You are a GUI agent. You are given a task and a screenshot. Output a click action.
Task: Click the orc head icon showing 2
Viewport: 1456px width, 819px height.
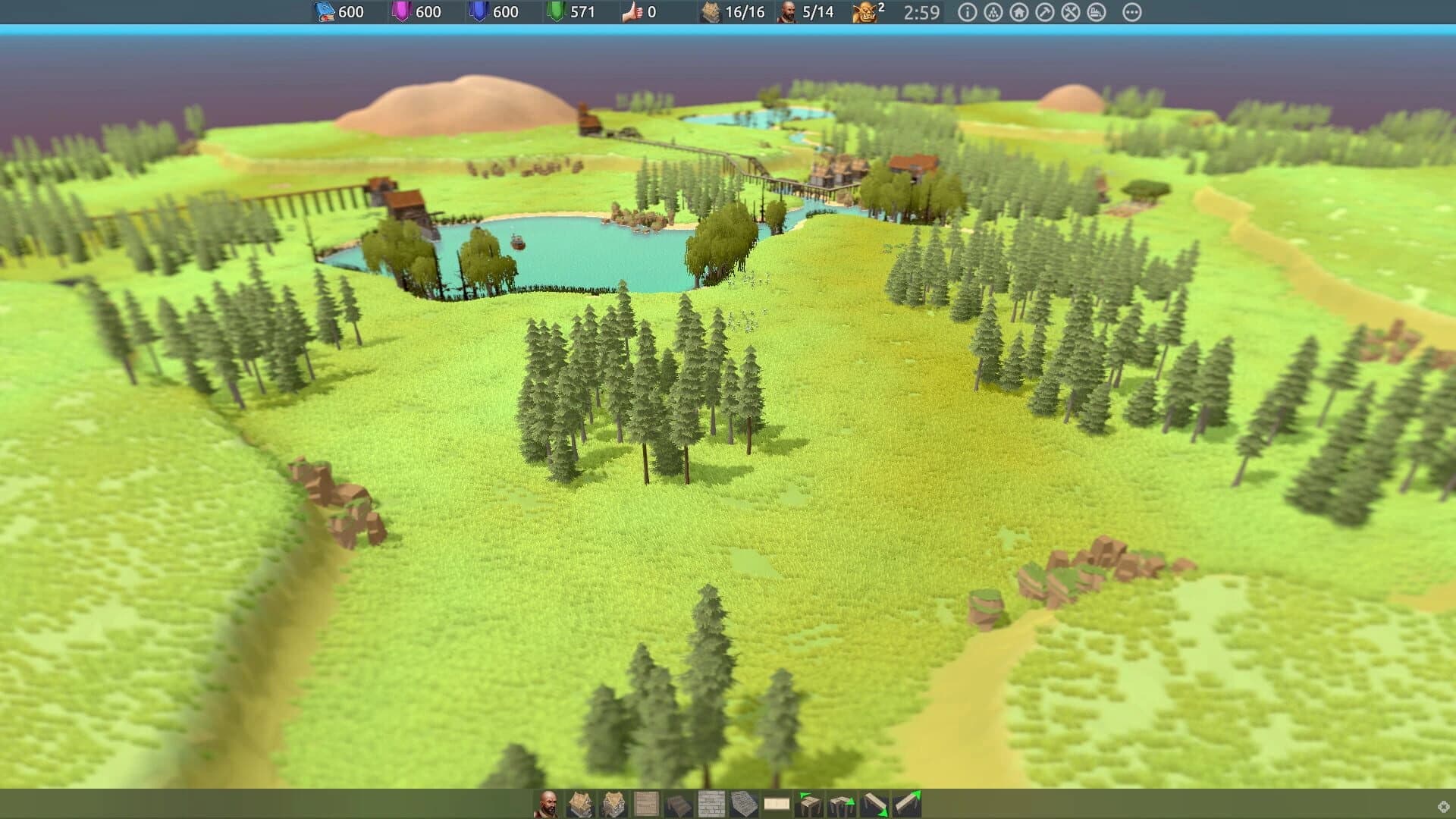click(x=864, y=13)
